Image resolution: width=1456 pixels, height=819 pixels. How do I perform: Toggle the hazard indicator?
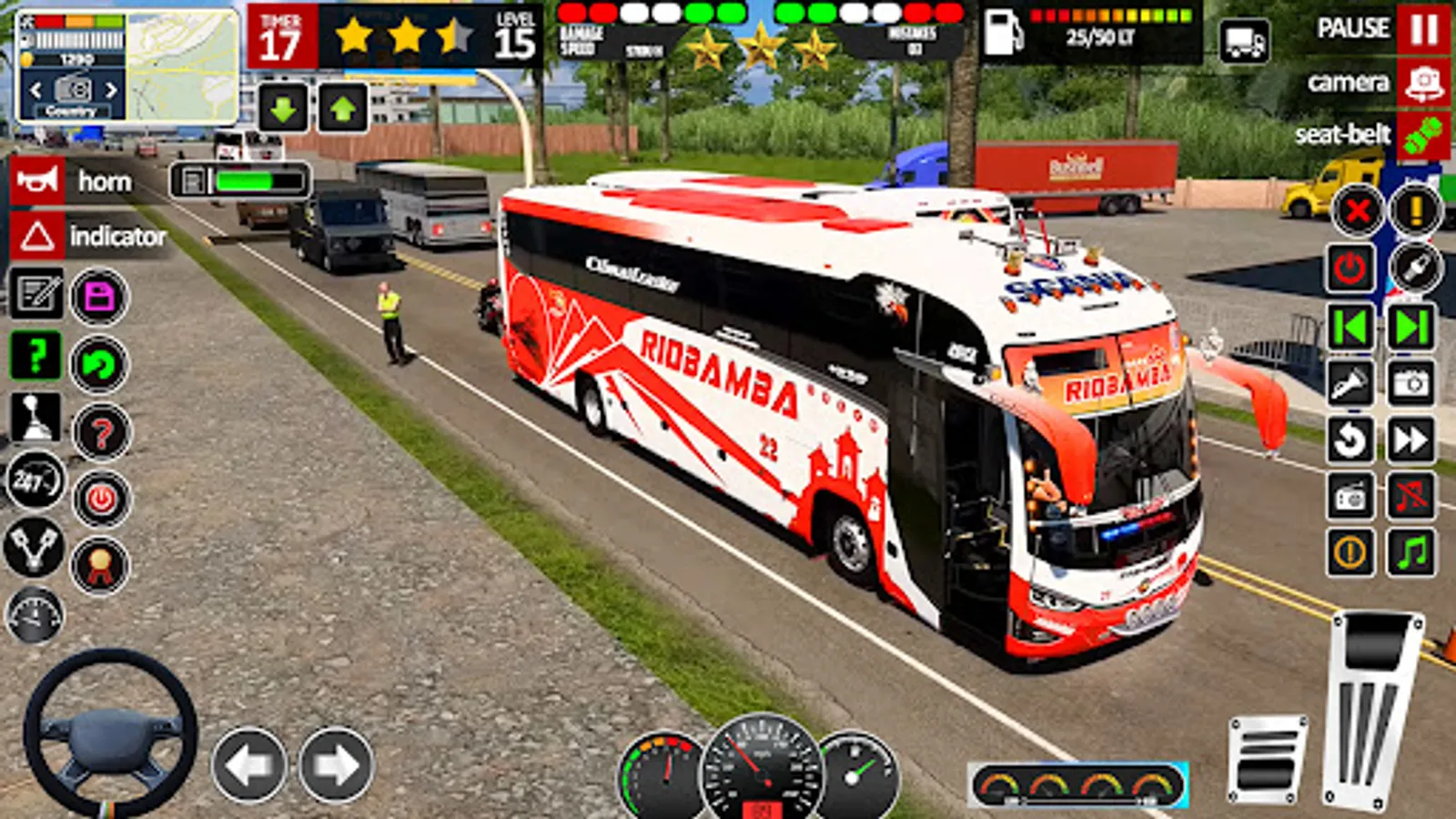pyautogui.click(x=36, y=238)
